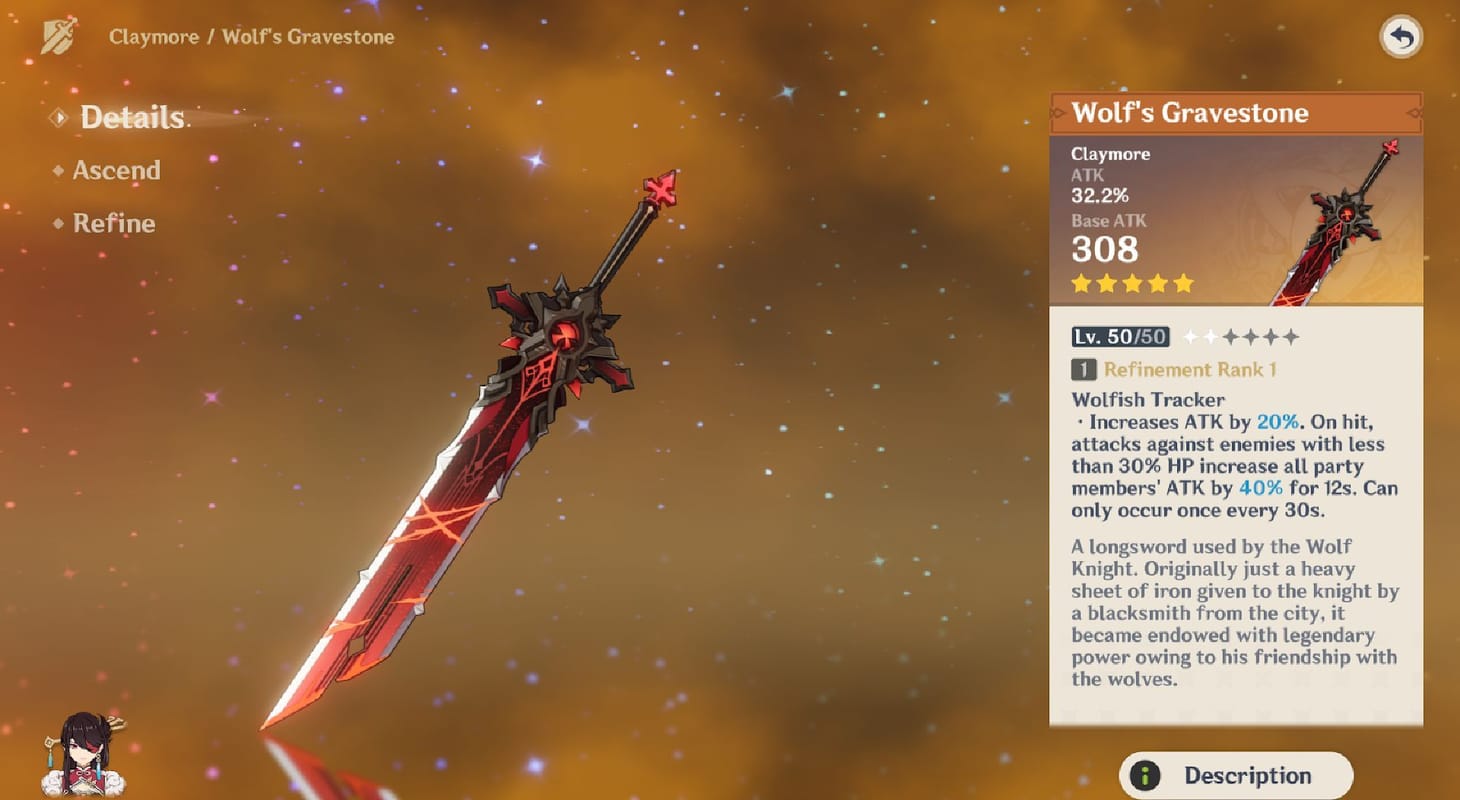Select the fifth golden rarity star
This screenshot has height=800, width=1460.
pos(1181,283)
